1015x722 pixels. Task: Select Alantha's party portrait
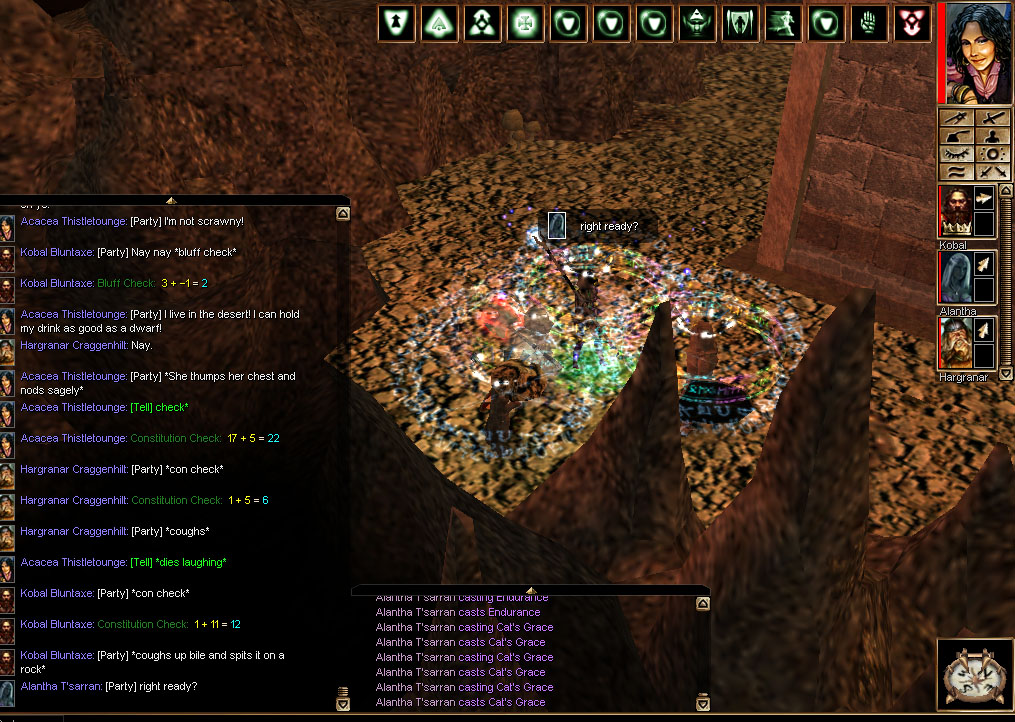[x=954, y=278]
